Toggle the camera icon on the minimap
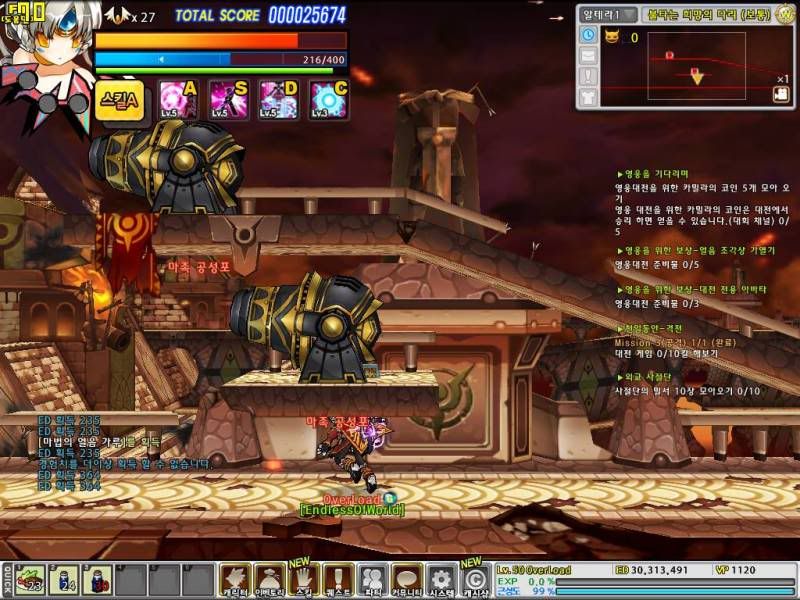 [x=781, y=94]
